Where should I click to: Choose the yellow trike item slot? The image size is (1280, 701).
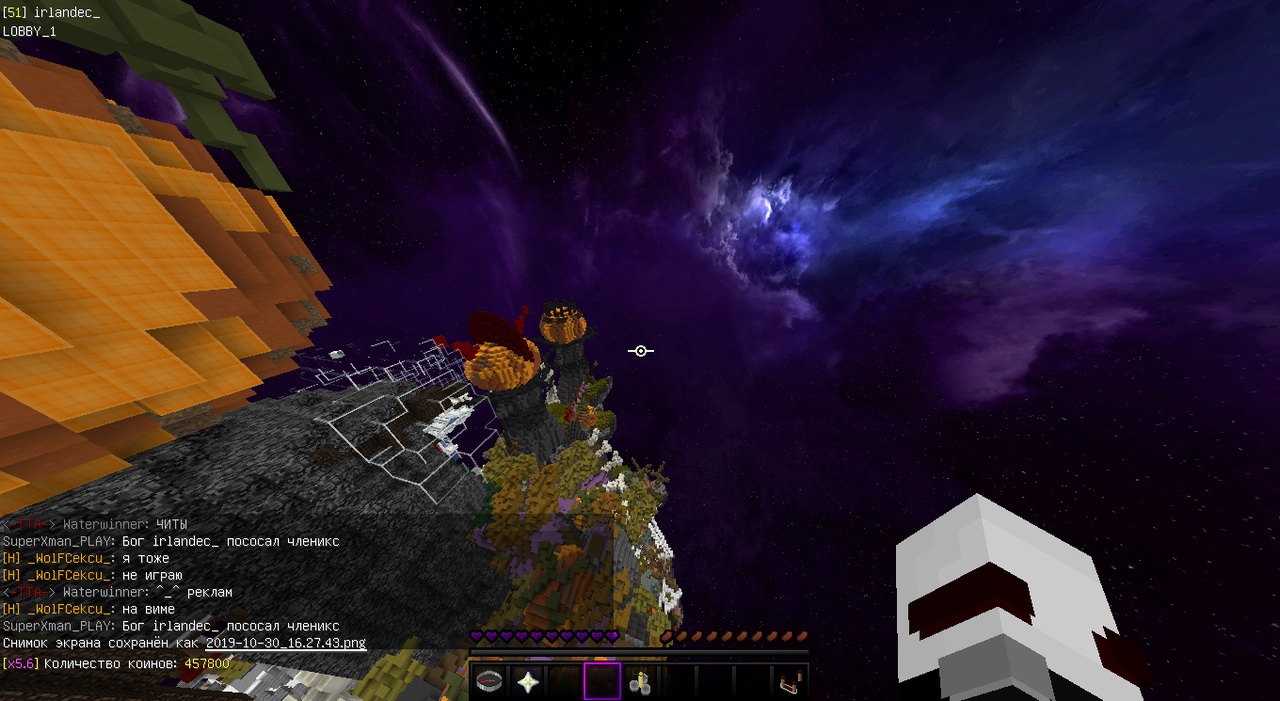(x=640, y=682)
